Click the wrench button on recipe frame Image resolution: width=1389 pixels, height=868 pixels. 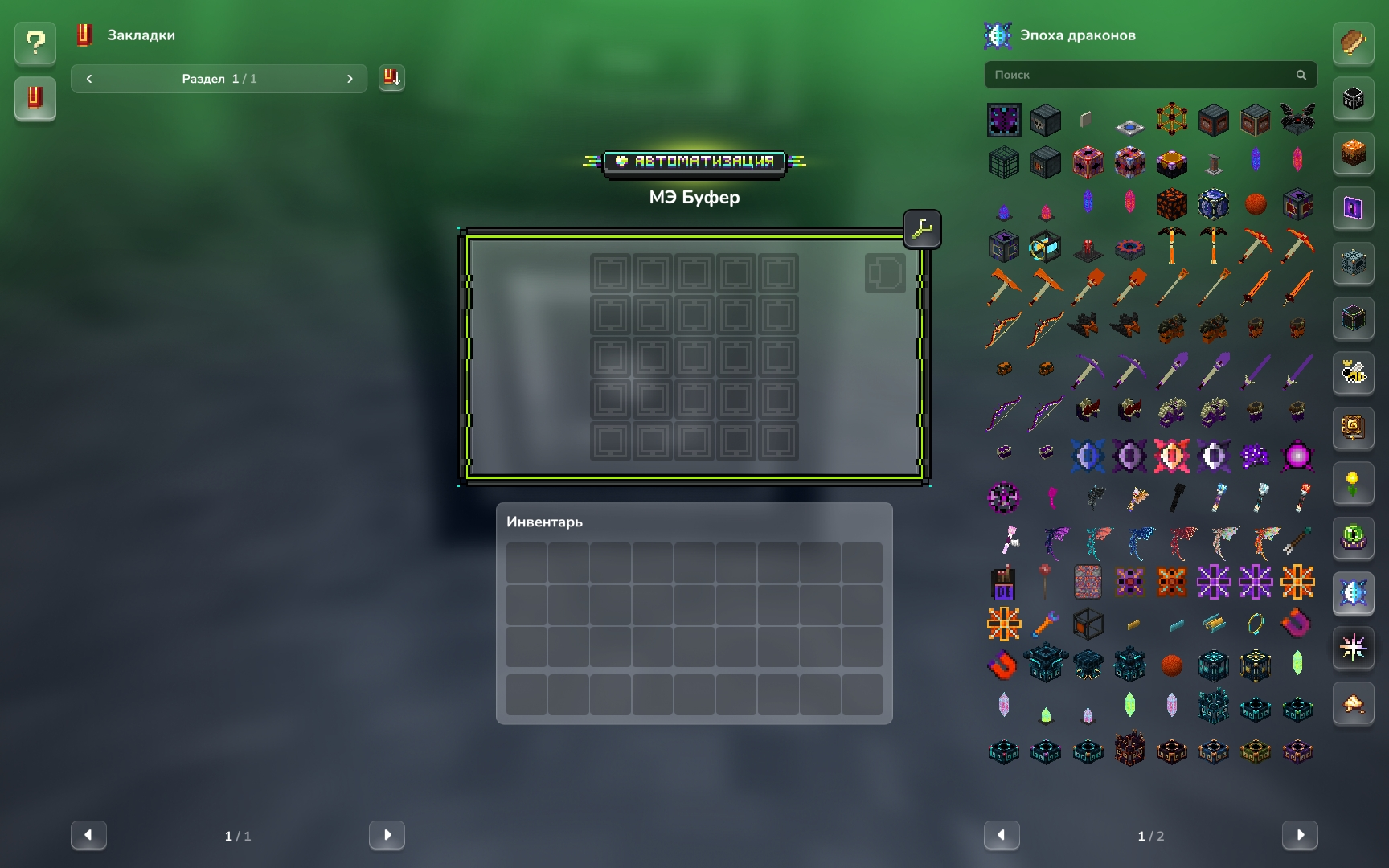922,230
